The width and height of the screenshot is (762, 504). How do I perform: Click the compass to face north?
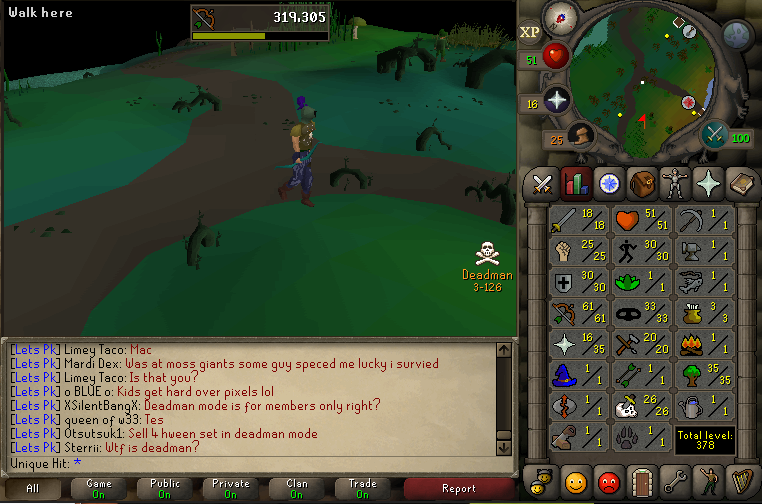coord(557,18)
